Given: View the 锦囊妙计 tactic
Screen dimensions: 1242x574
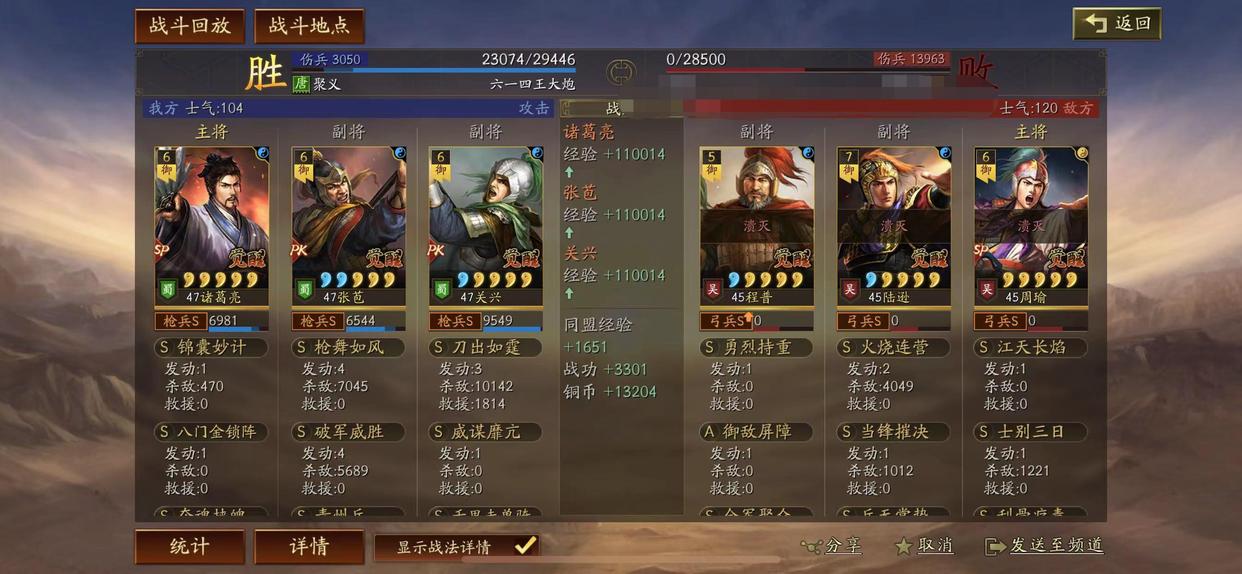Looking at the screenshot, I should pos(200,348).
